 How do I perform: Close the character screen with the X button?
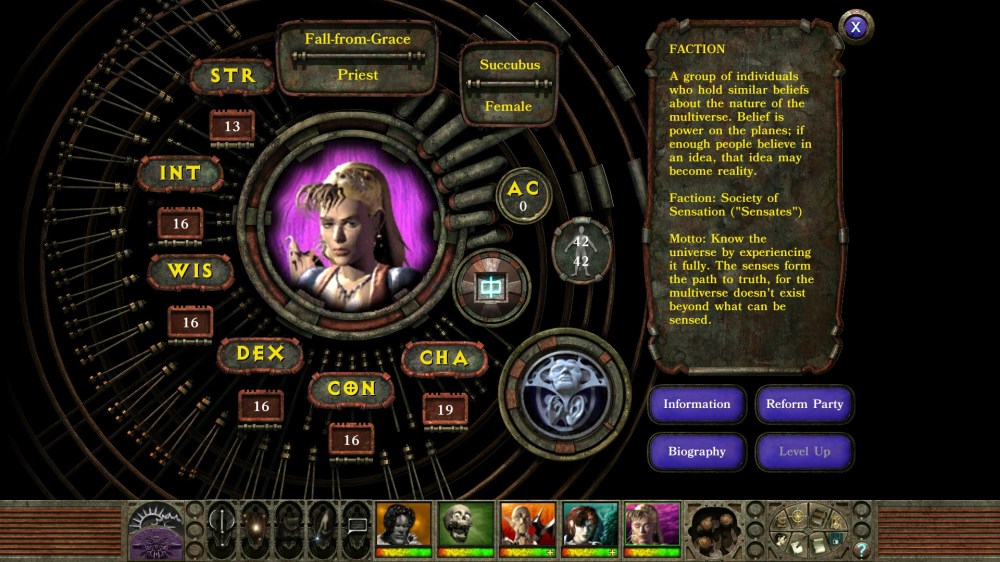pos(855,27)
